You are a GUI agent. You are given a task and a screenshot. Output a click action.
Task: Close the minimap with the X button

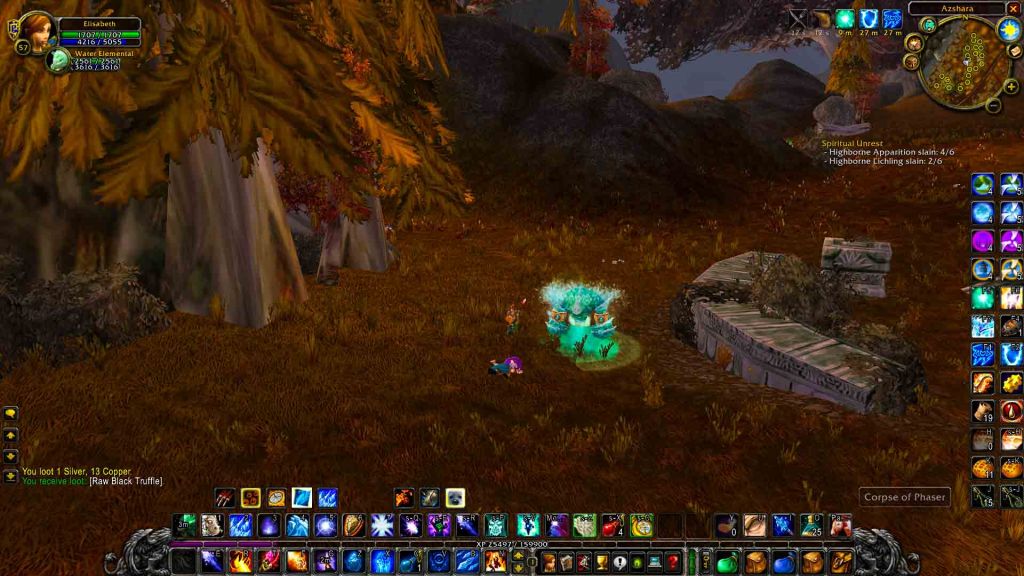1013,8
